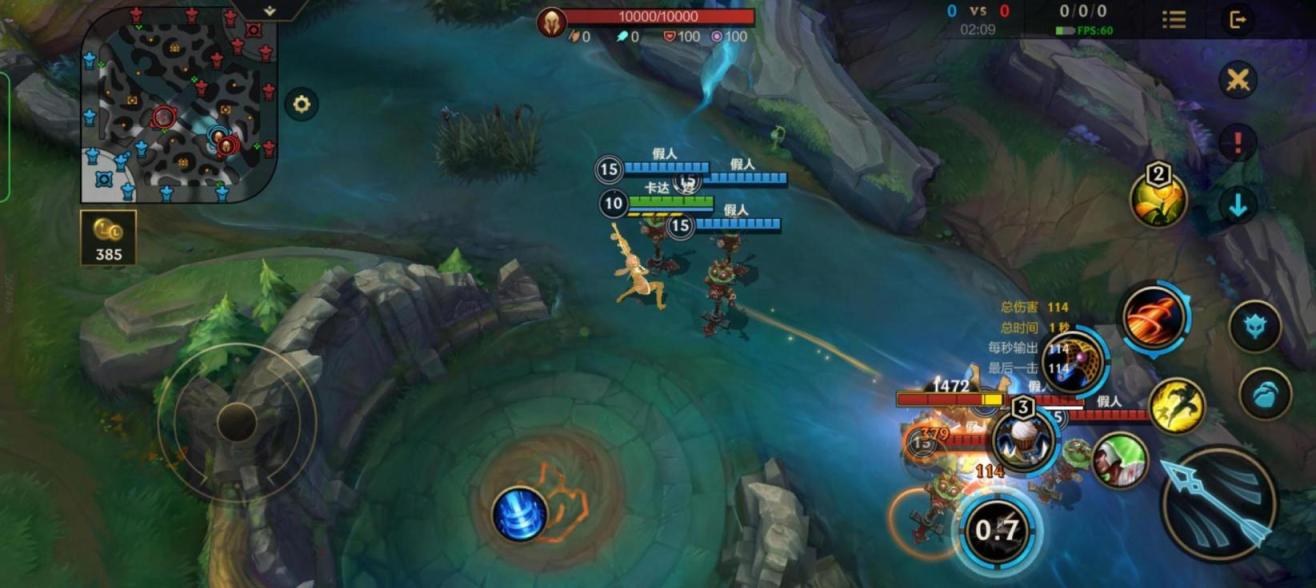Activate the yellow running figure spell
The width and height of the screenshot is (1316, 588).
pos(1176,405)
